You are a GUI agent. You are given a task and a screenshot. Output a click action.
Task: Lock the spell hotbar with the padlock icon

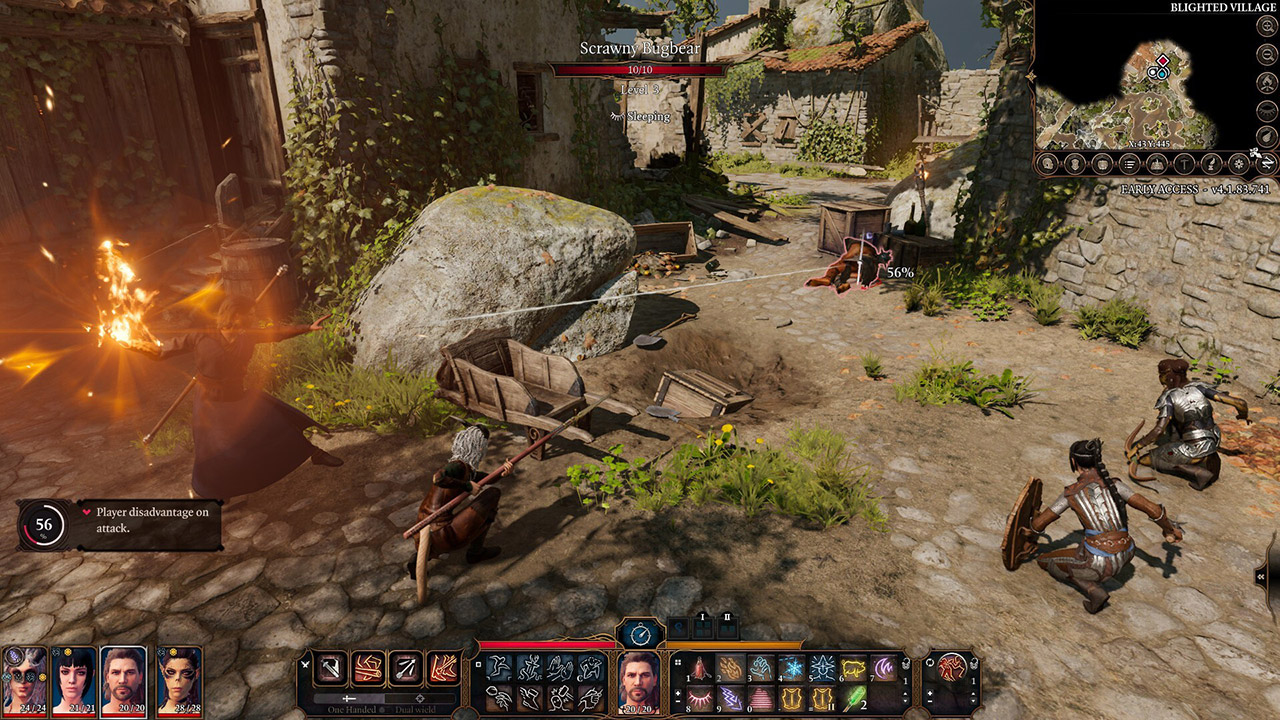(x=905, y=666)
